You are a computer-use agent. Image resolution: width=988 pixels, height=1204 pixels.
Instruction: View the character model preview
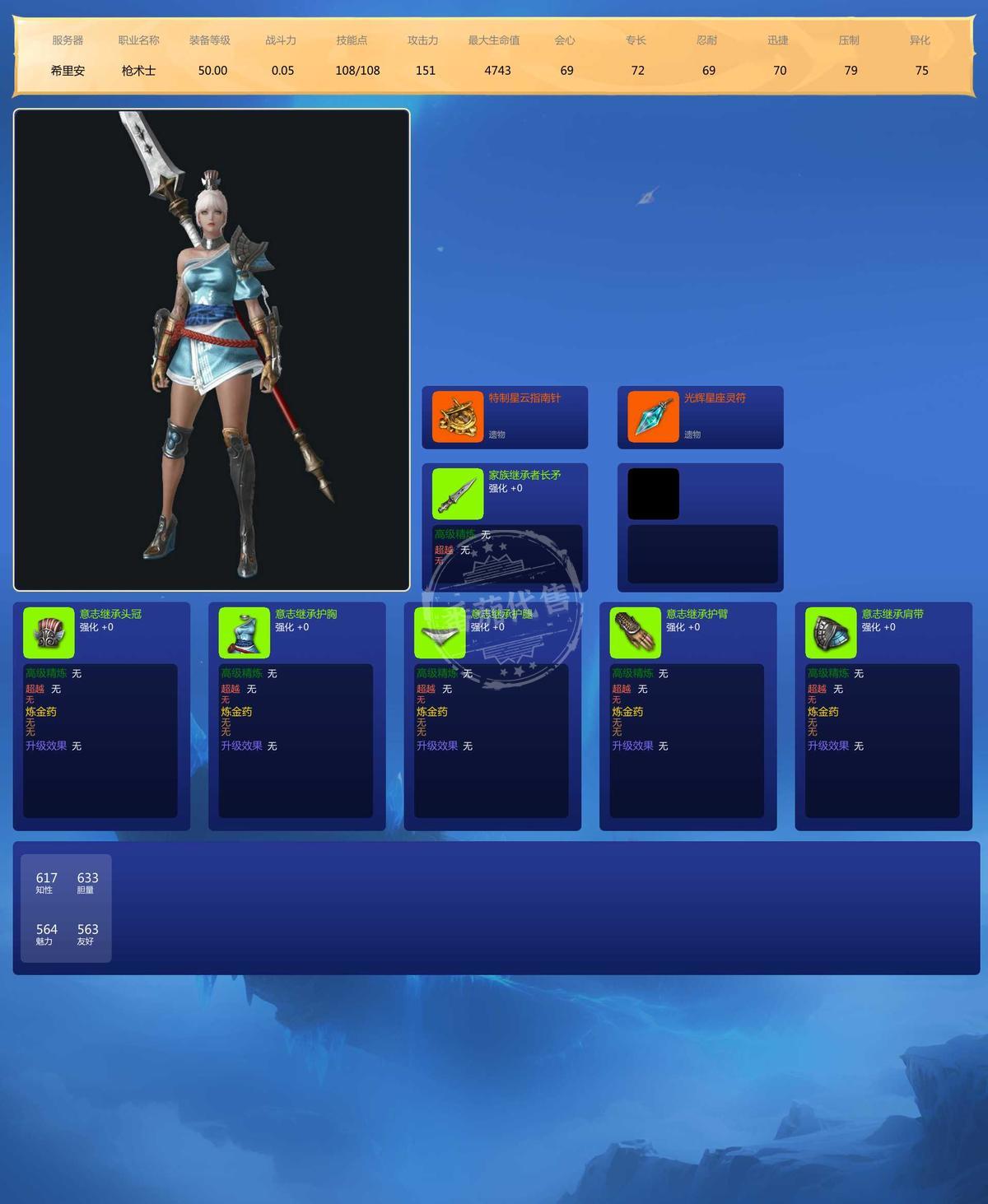click(x=212, y=350)
